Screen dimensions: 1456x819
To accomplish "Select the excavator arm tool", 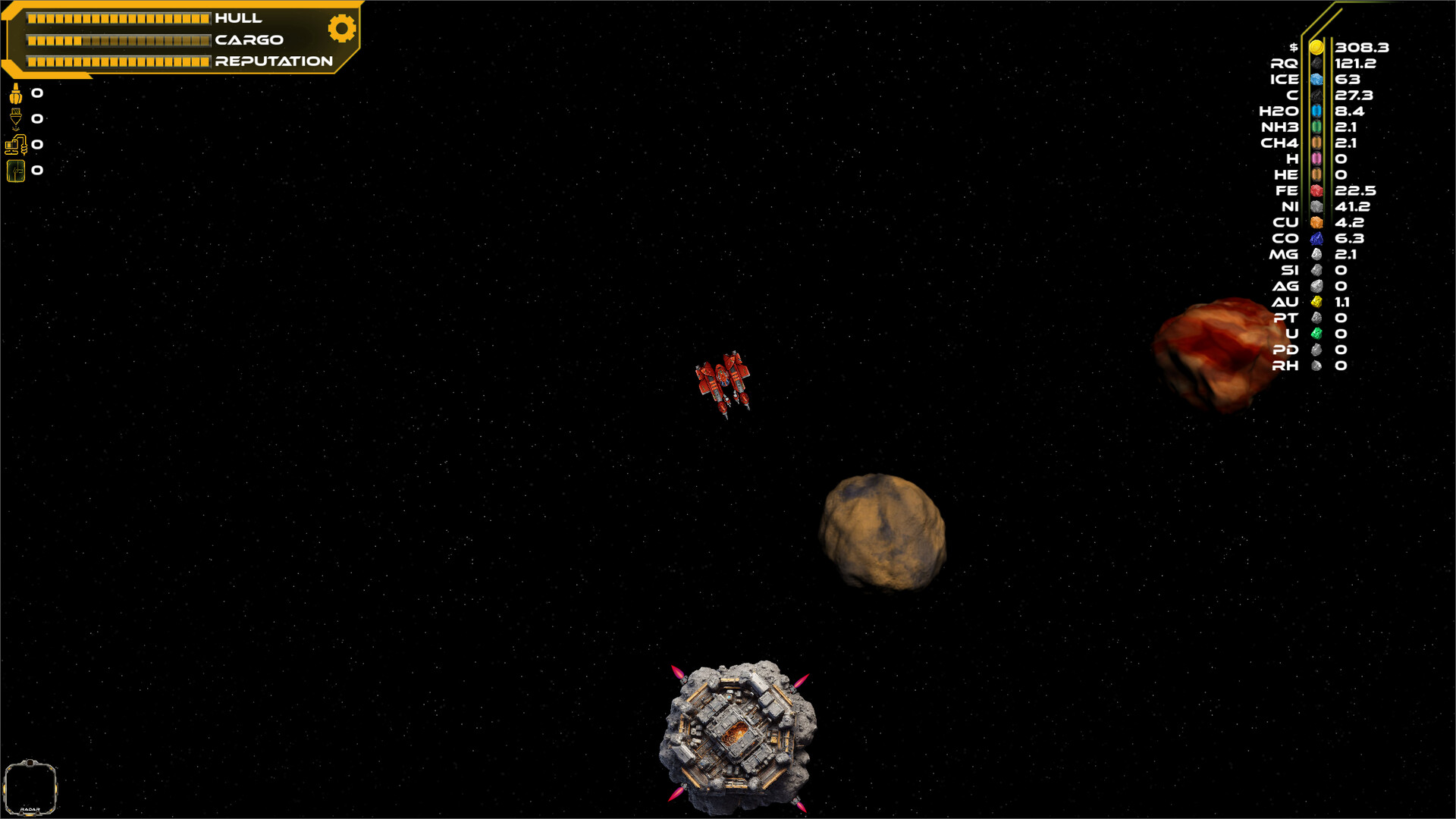I will click(x=17, y=144).
